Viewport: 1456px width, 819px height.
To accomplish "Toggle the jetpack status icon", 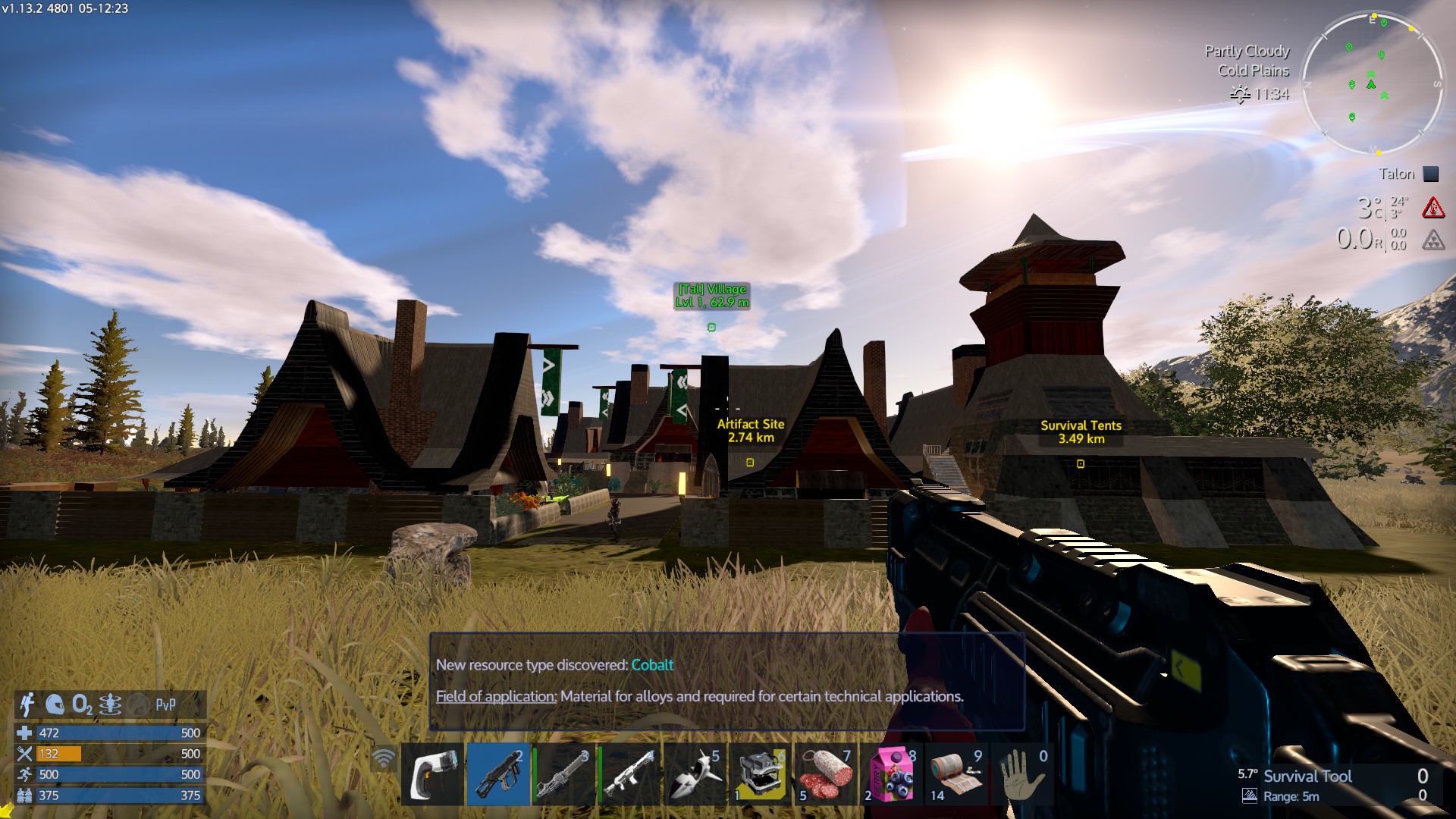I will [x=27, y=704].
